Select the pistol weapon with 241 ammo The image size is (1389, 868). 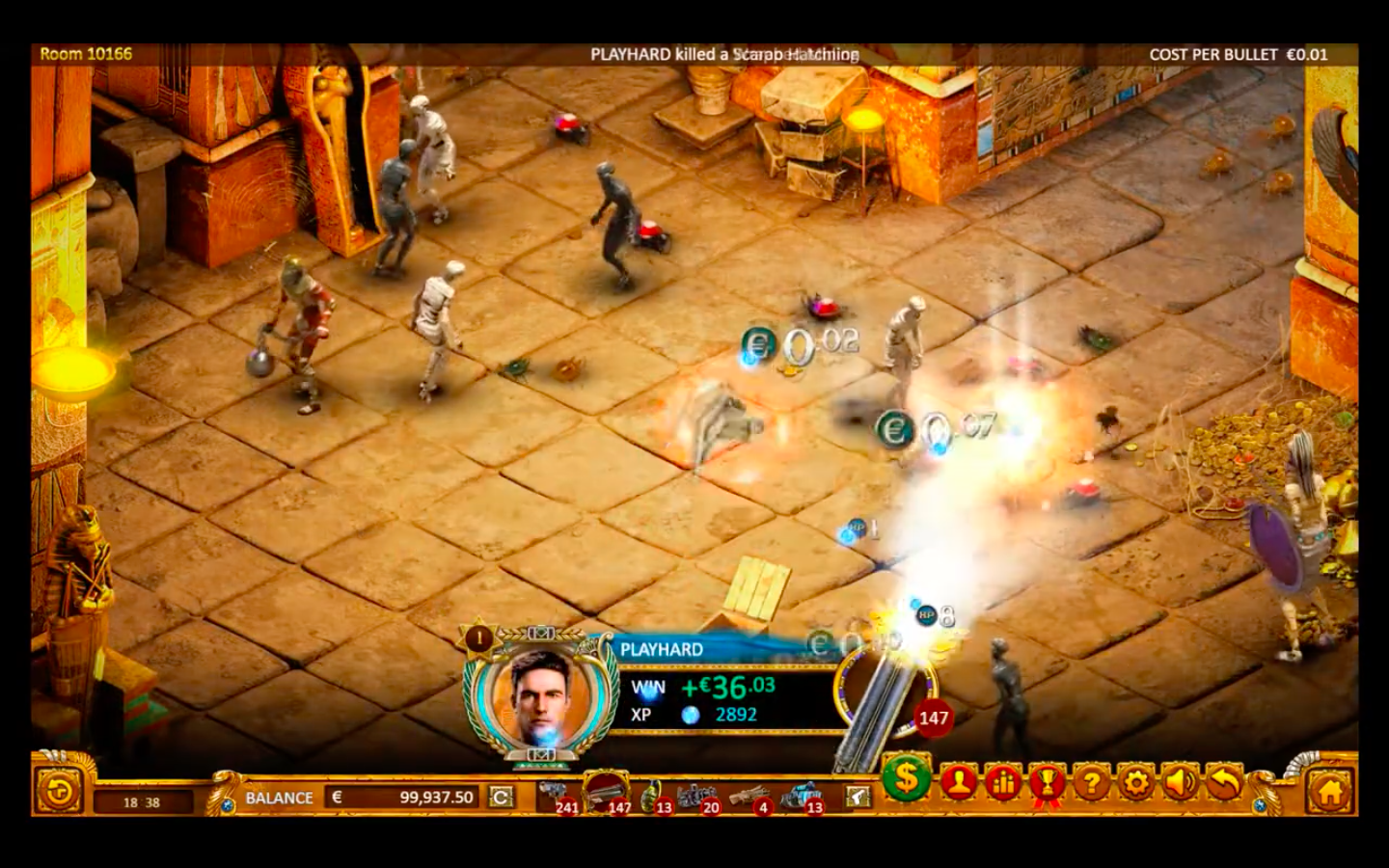point(557,795)
